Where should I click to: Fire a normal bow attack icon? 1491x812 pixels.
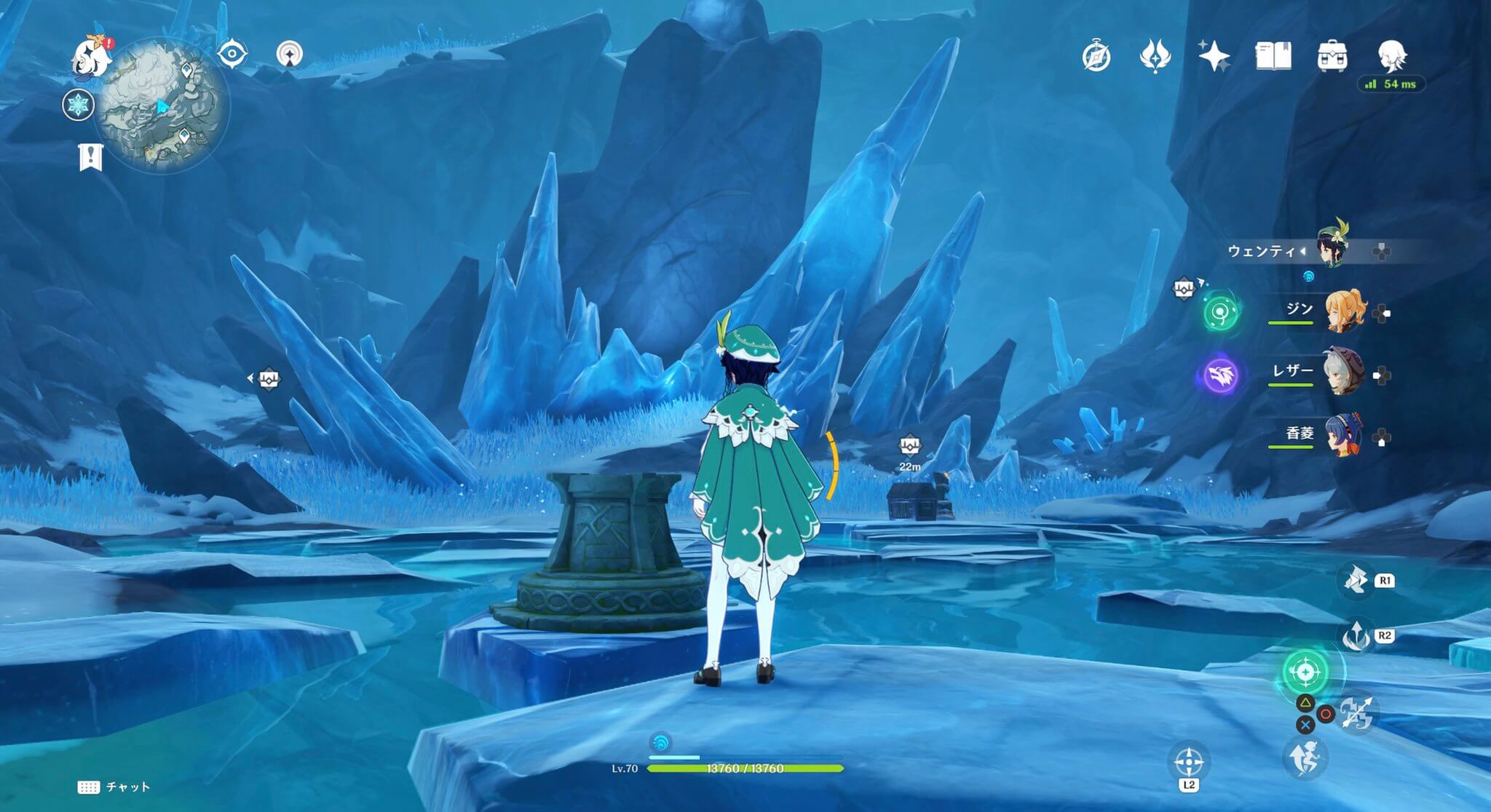coord(1357,712)
